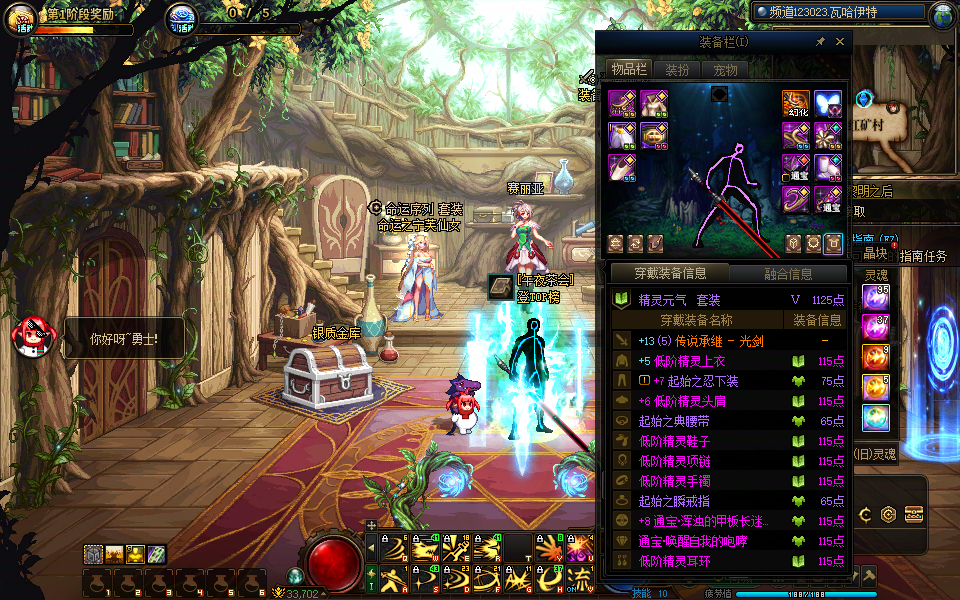The image size is (960, 600).
Task: Open the globe icon beside the channel name
Action: tap(941, 16)
